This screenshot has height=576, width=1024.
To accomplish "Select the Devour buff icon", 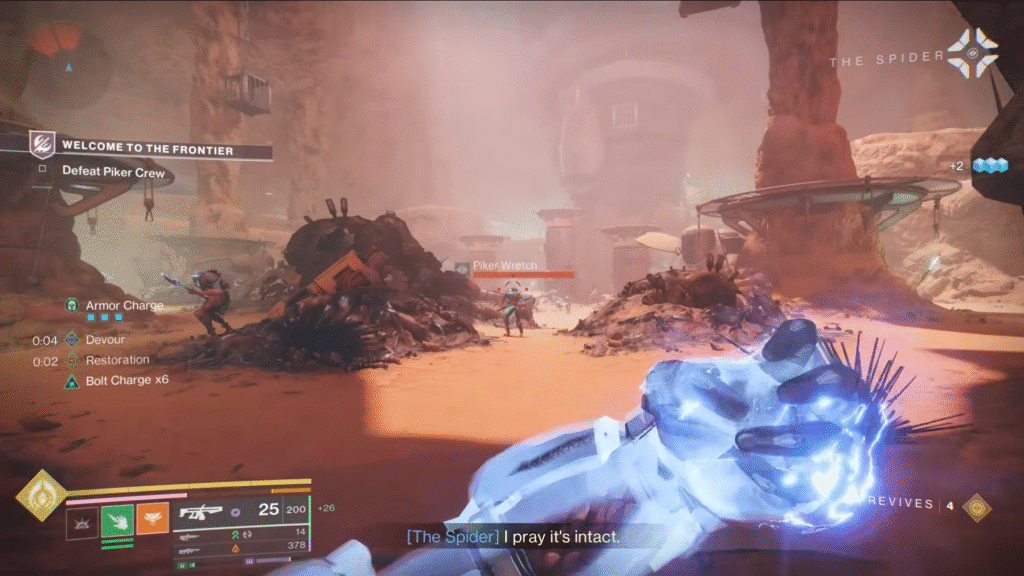I will (72, 340).
